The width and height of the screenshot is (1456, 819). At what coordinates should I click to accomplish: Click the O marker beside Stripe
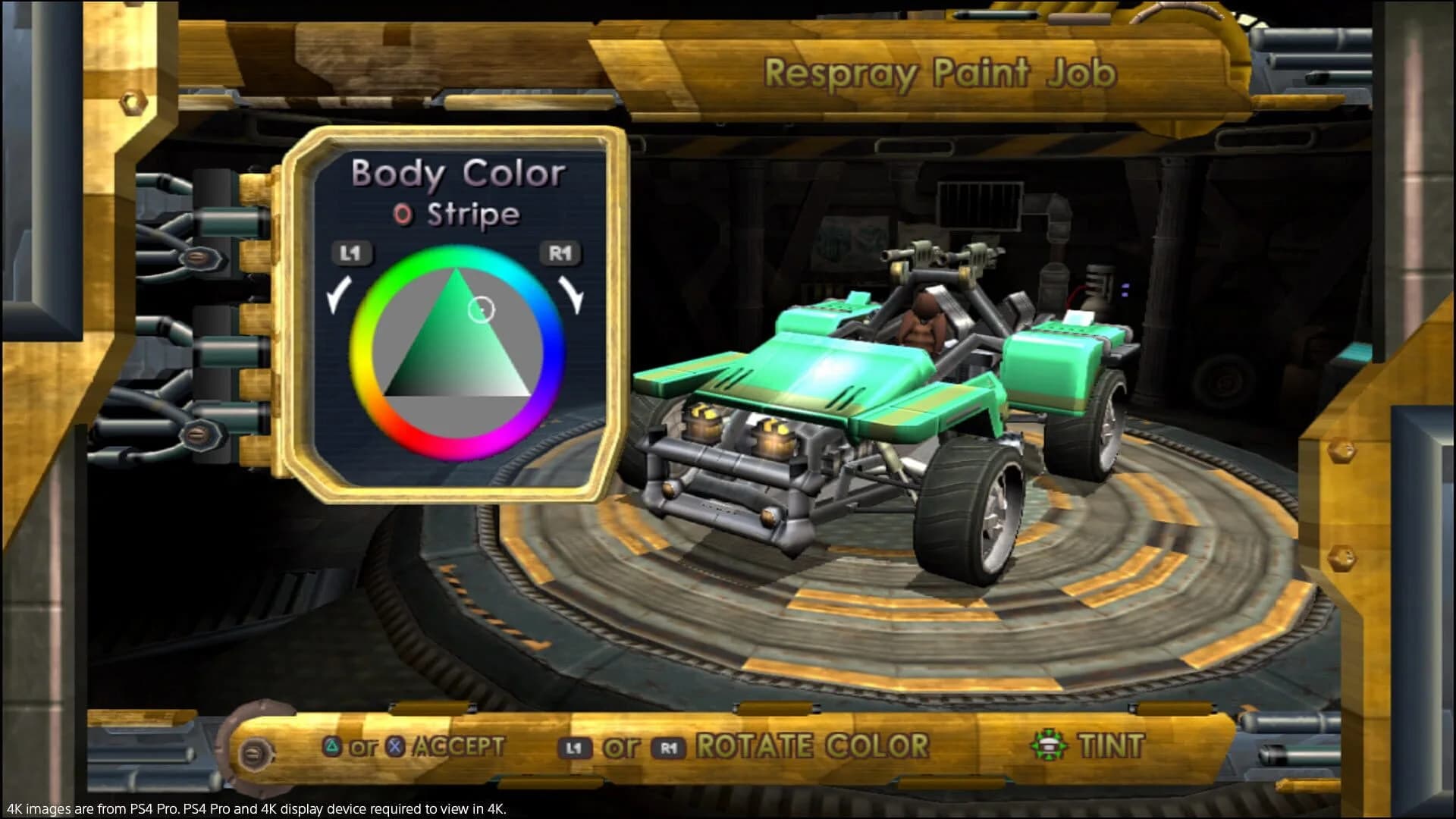403,215
